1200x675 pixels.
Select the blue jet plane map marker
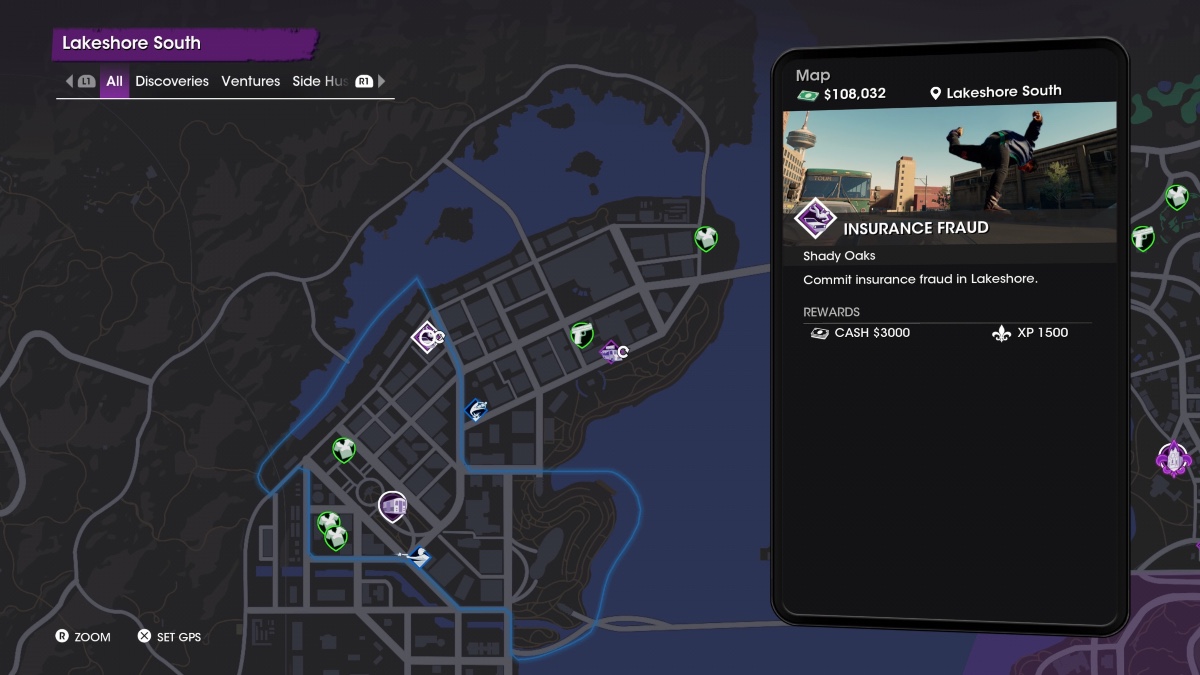point(418,555)
